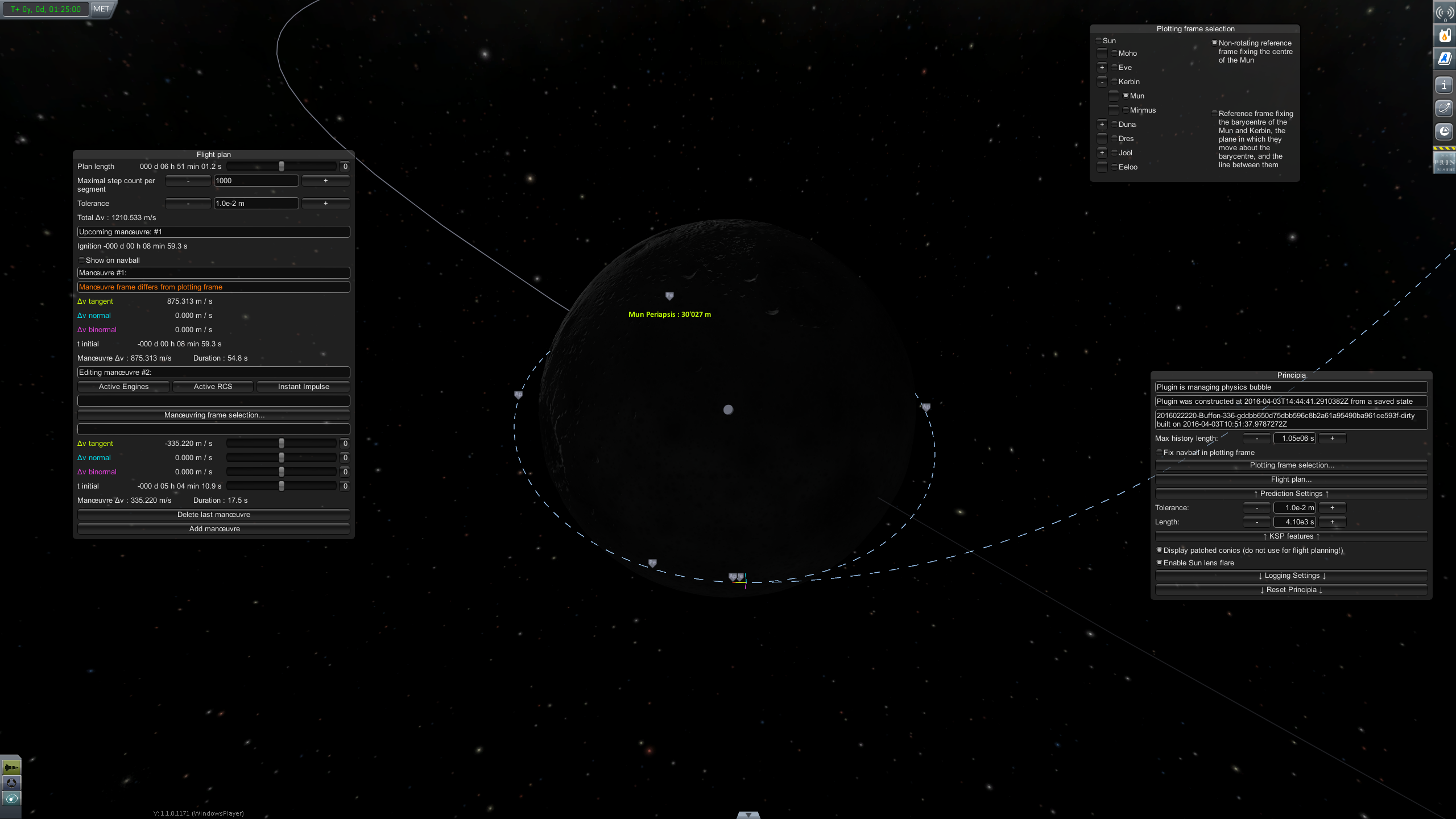Add a new manoeuvre to flight plan
The height and width of the screenshot is (819, 1456).
pos(214,529)
